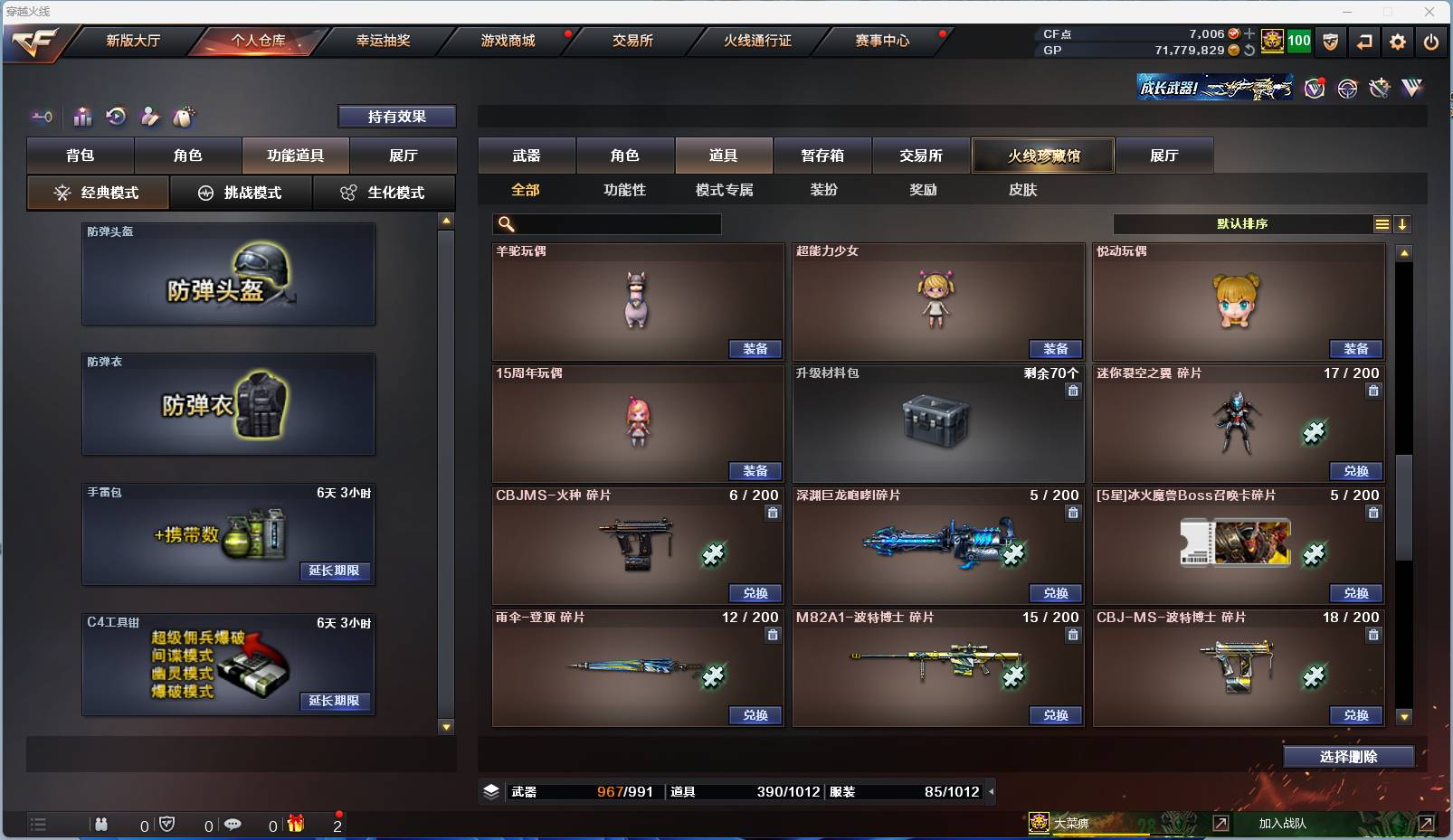The width and height of the screenshot is (1453, 840).
Task: Toggle the descending sort arrow icon
Action: coord(1403,223)
